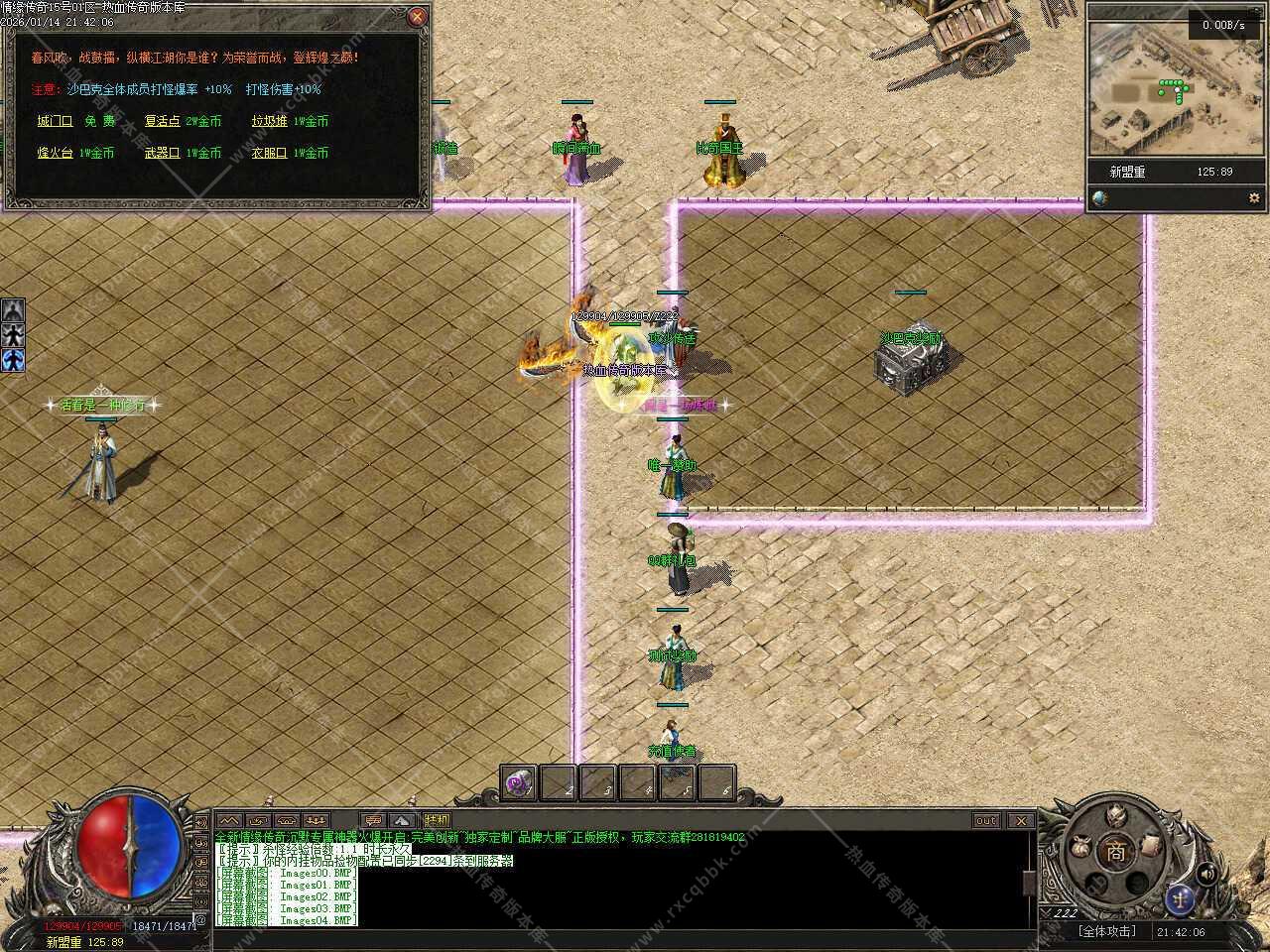
Task: Choose the 武器口 teleport link
Action: [162, 153]
